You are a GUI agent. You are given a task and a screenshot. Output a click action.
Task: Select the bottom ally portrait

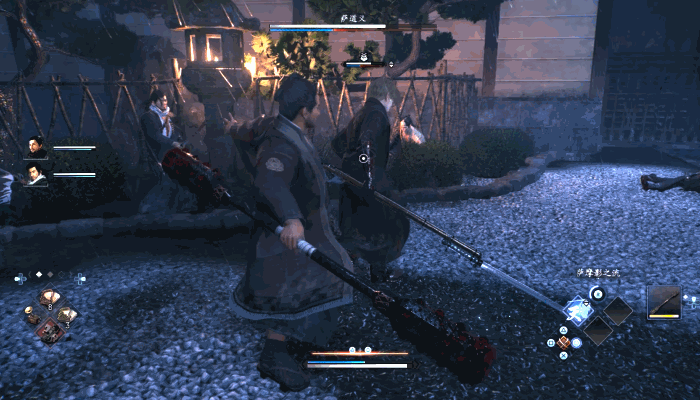[x=36, y=176]
